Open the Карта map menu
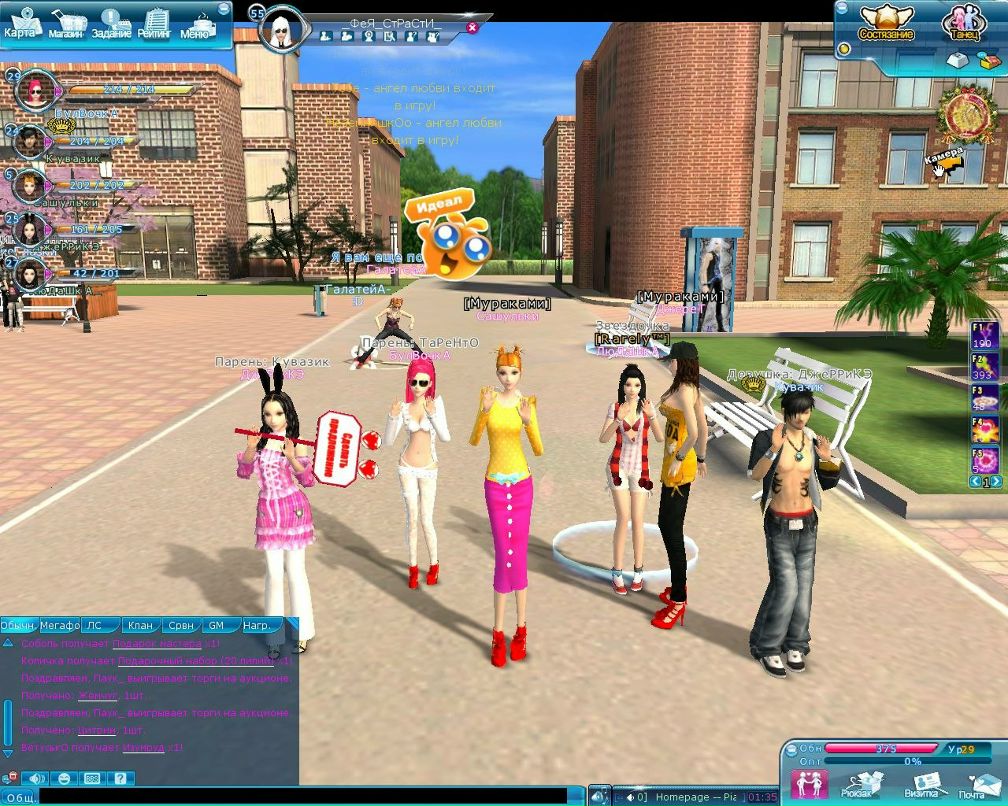Viewport: 1008px width, 806px height. pyautogui.click(x=21, y=22)
